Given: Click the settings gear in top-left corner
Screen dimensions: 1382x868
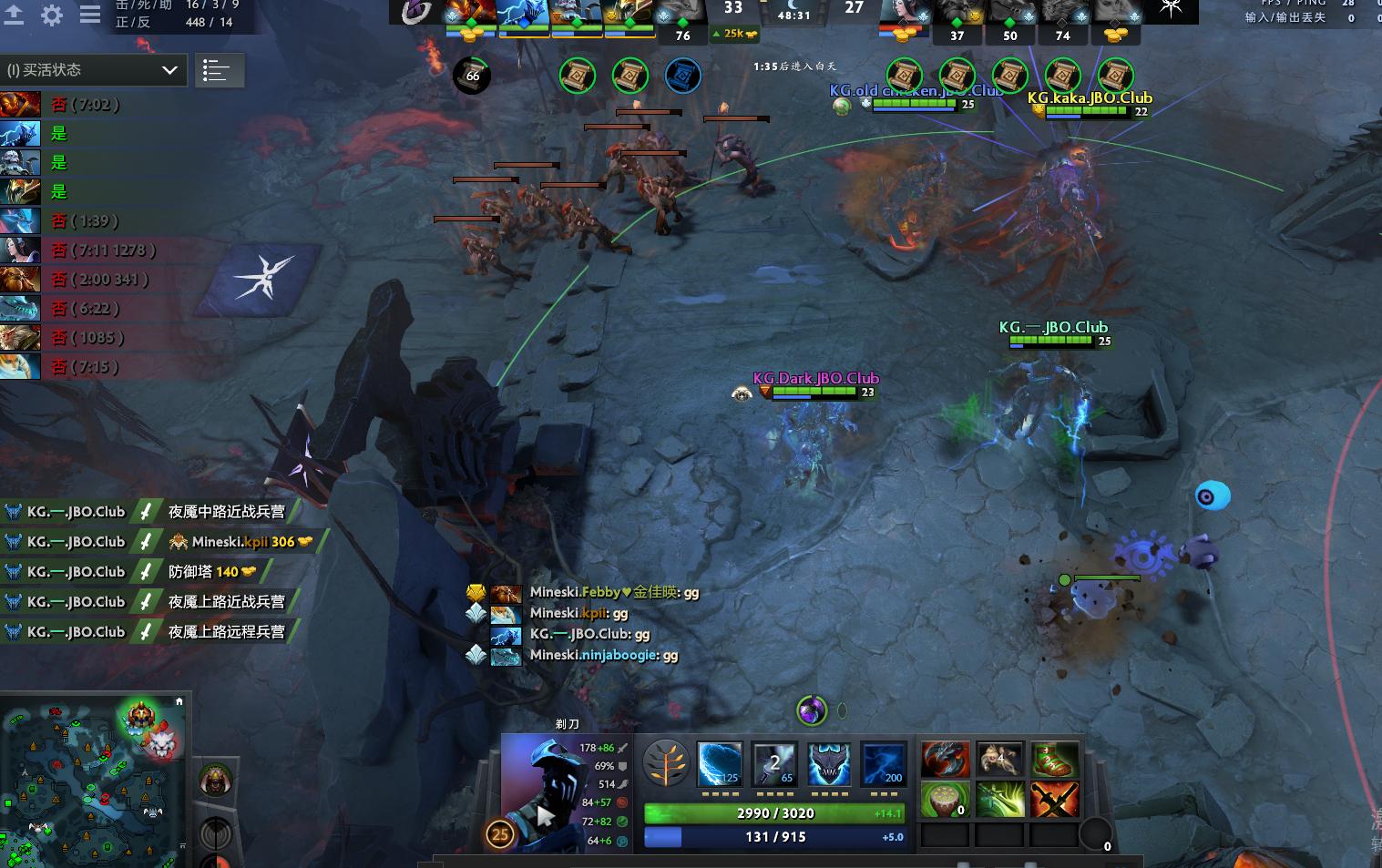Looking at the screenshot, I should click(52, 15).
